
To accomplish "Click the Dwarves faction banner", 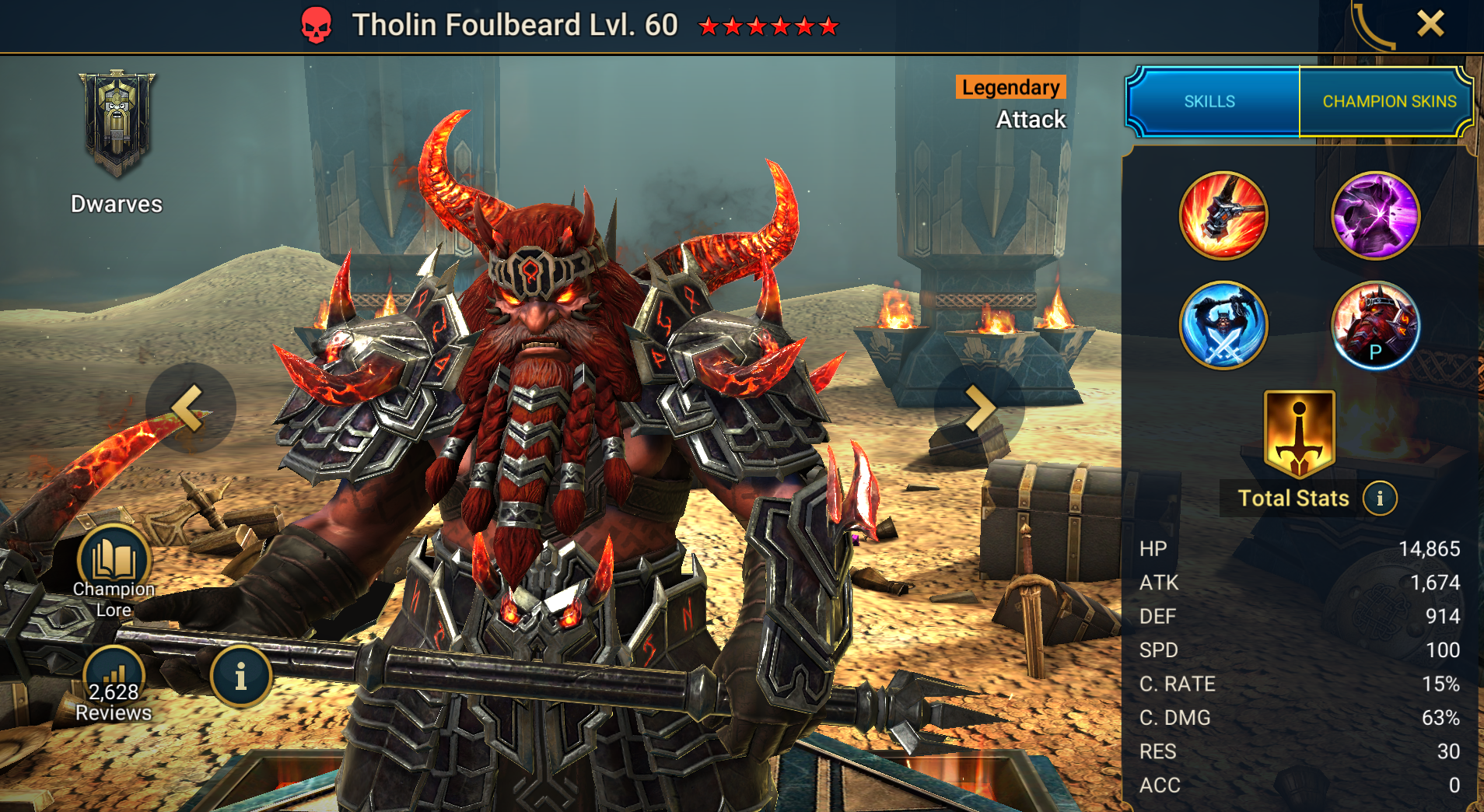I will coord(117,124).
